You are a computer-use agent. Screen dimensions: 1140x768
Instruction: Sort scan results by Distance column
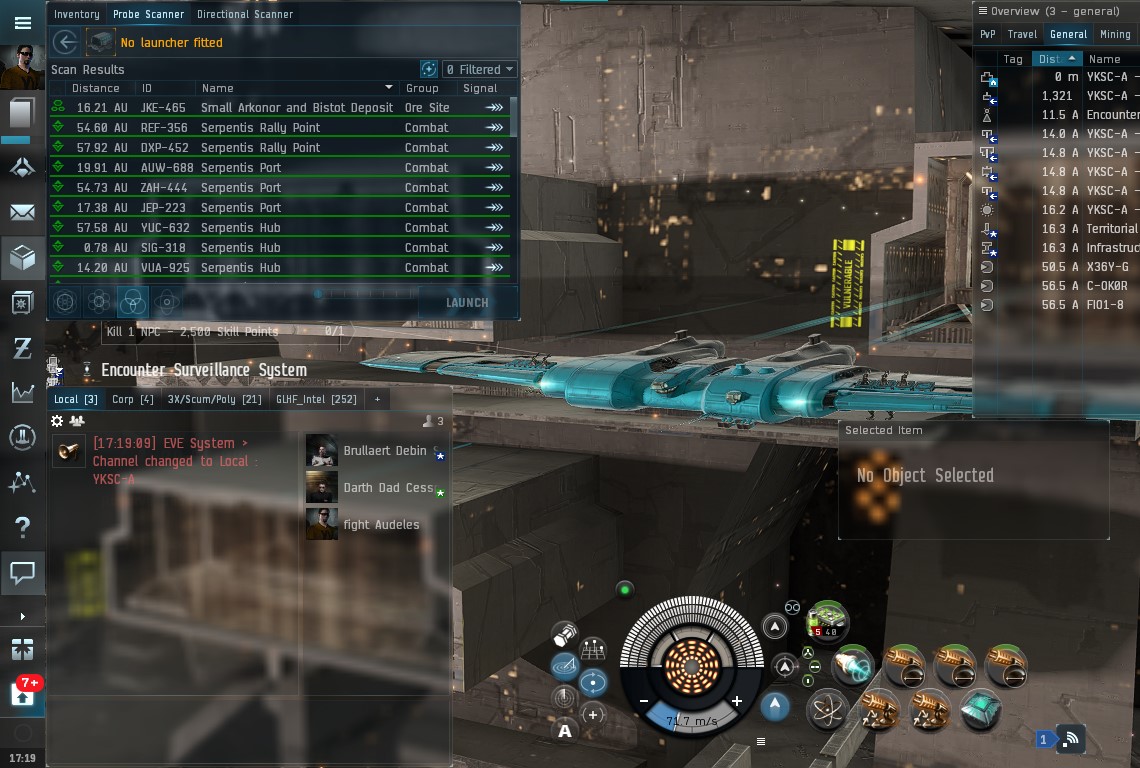coord(96,88)
